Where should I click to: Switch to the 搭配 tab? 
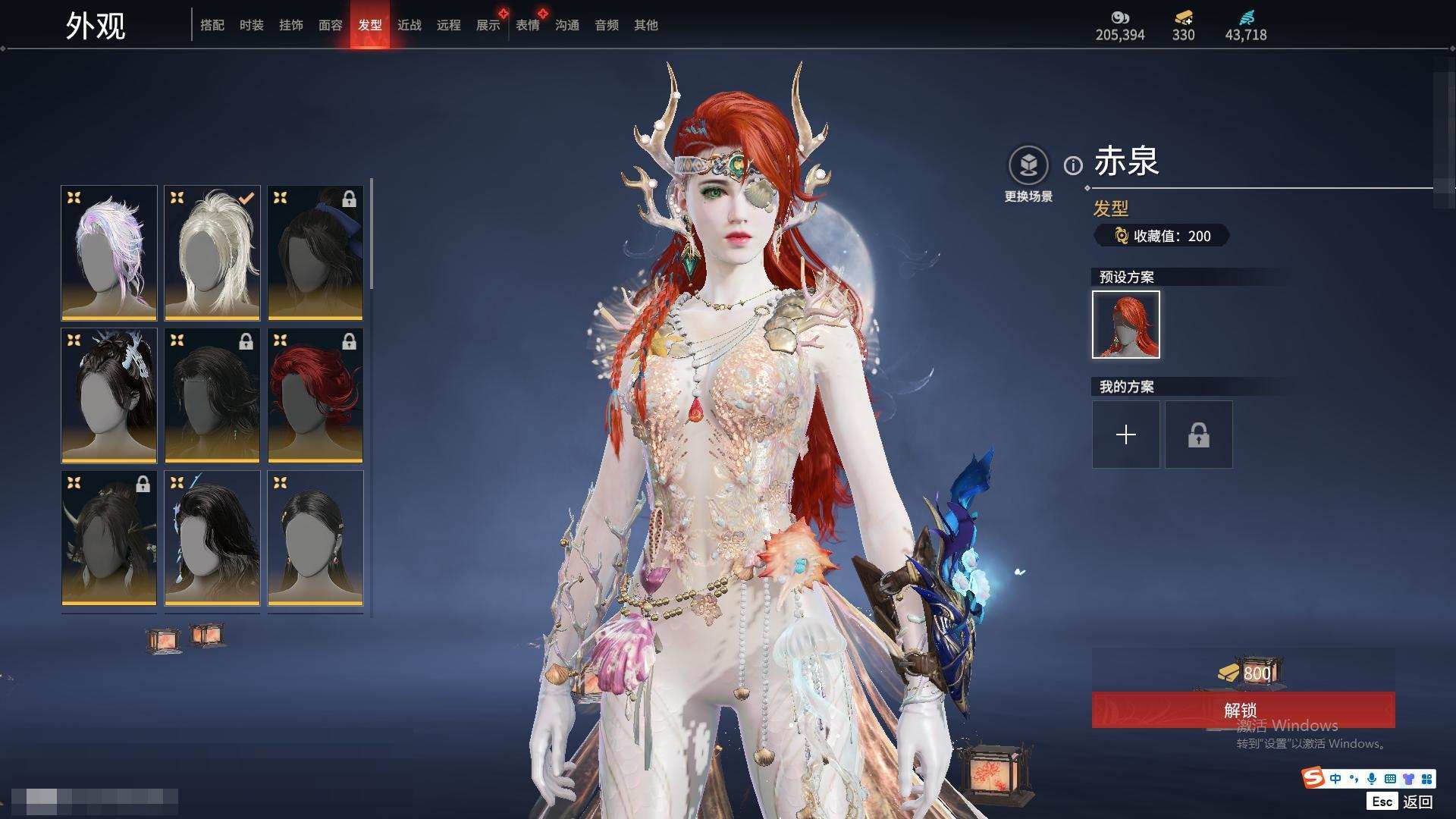pos(212,25)
